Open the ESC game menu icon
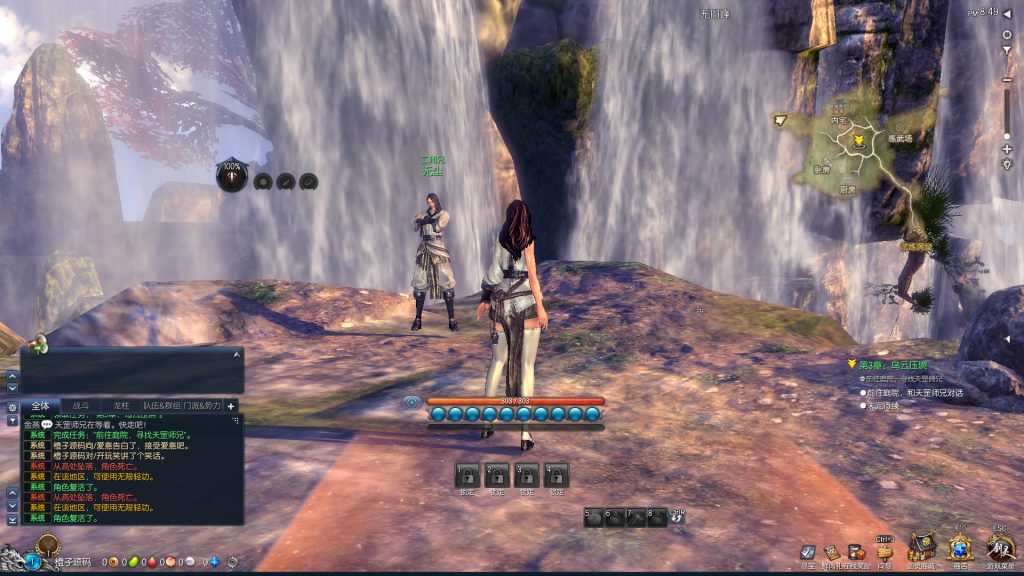This screenshot has height=576, width=1024. pyautogui.click(x=1000, y=546)
